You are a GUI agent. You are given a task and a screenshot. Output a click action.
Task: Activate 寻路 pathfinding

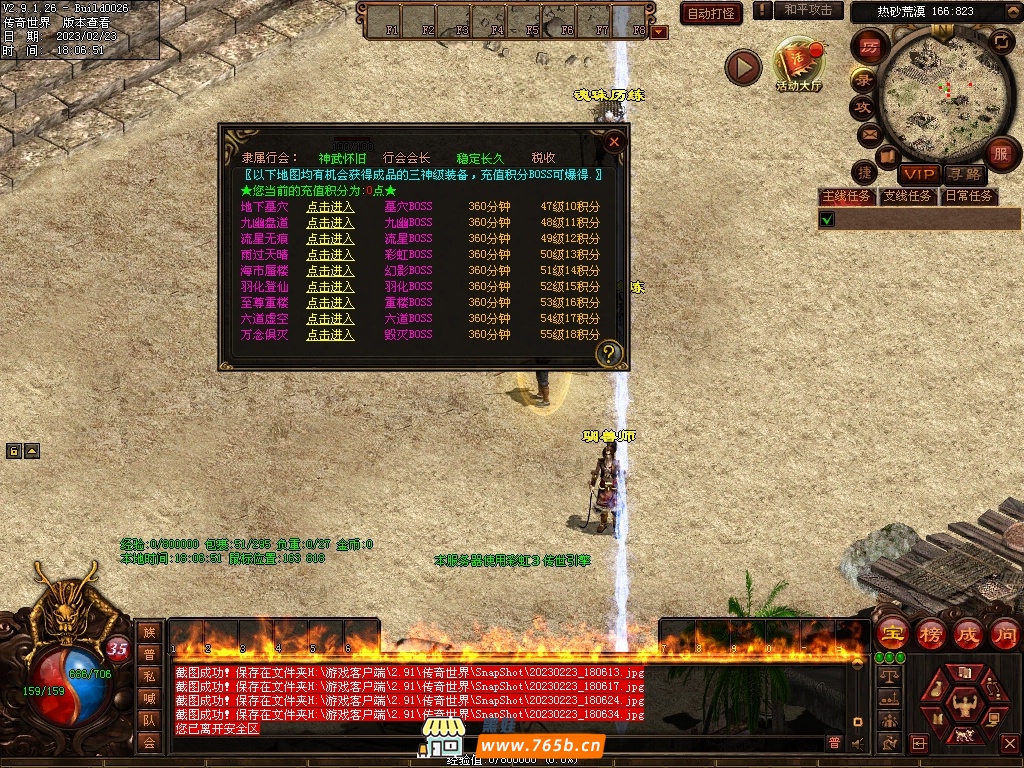tap(964, 174)
